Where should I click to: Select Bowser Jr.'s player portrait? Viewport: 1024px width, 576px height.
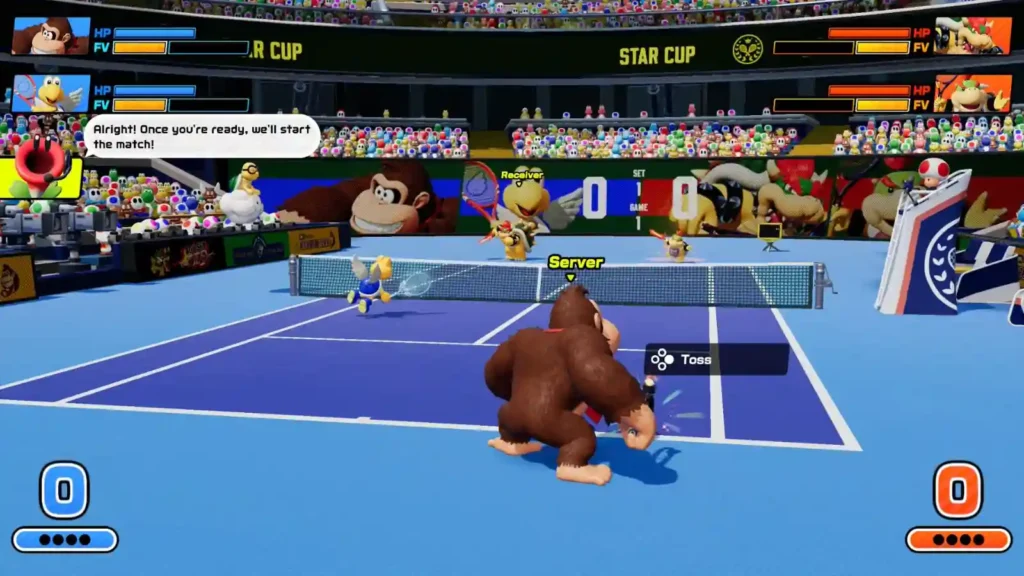(x=972, y=93)
